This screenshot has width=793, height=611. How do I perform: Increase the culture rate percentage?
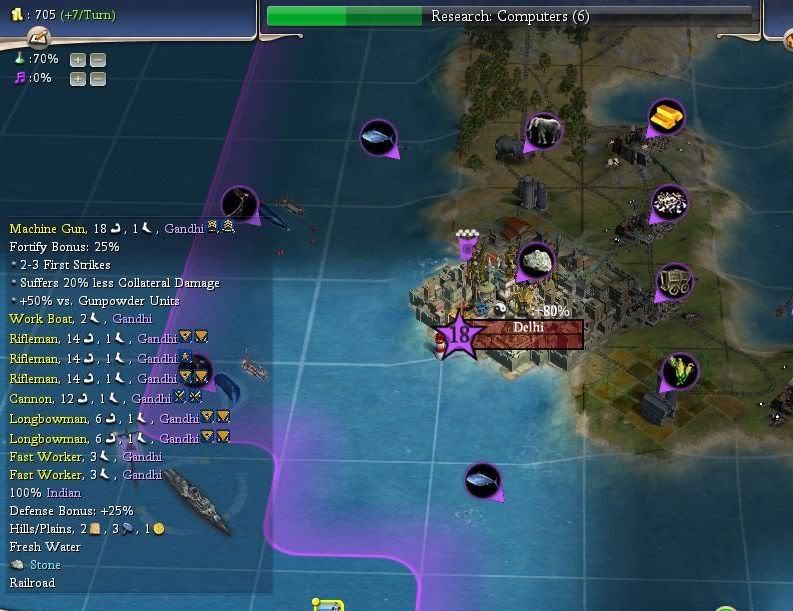coord(78,79)
